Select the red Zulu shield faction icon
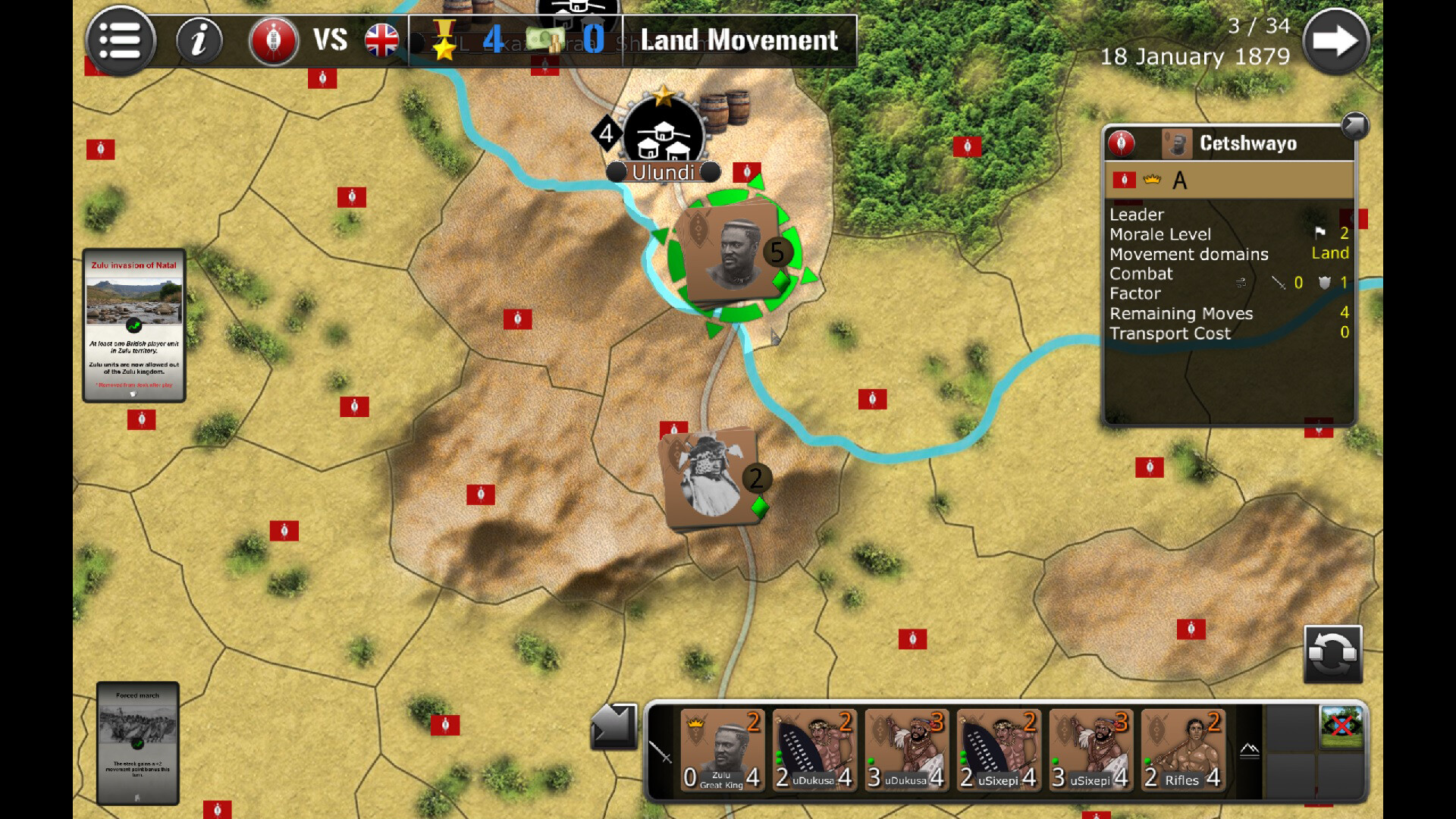 tap(275, 41)
